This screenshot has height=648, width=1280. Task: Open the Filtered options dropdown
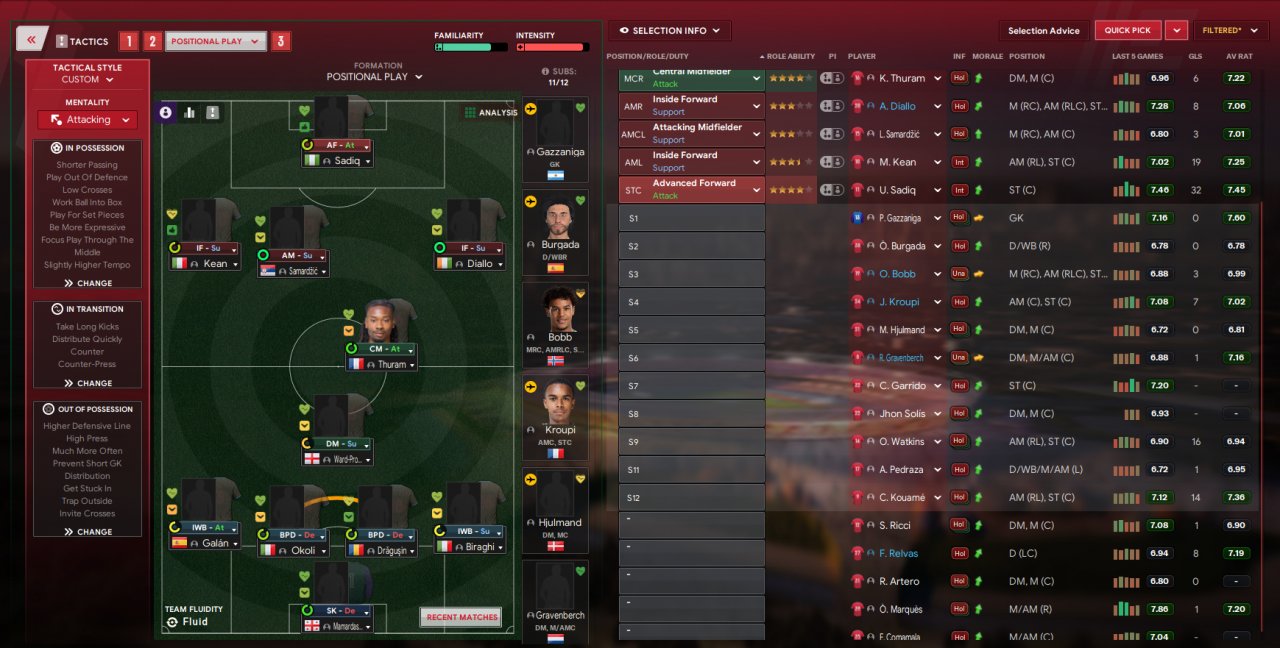tap(1230, 31)
